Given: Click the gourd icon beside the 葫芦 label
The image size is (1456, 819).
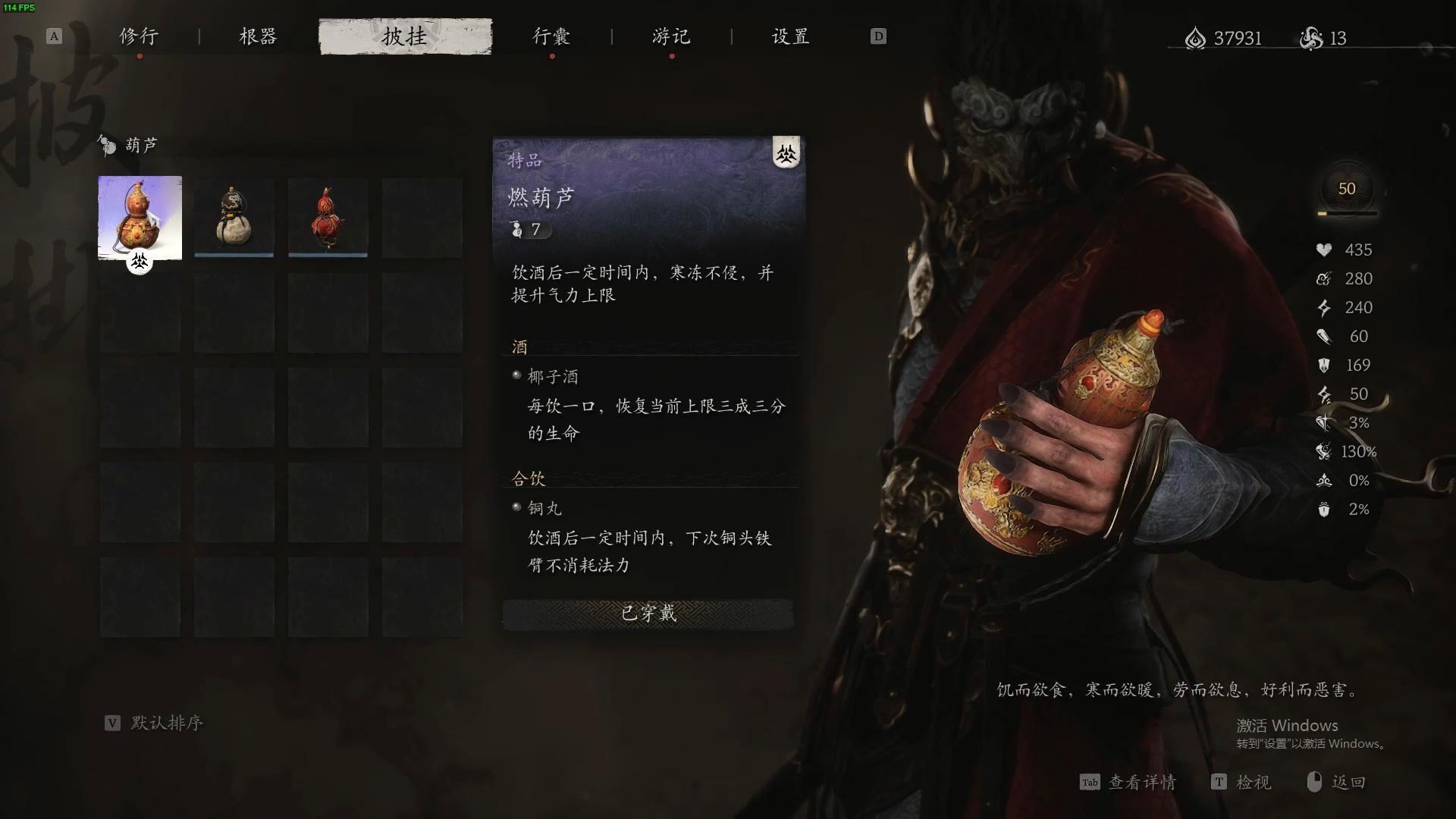Looking at the screenshot, I should pos(105,146).
